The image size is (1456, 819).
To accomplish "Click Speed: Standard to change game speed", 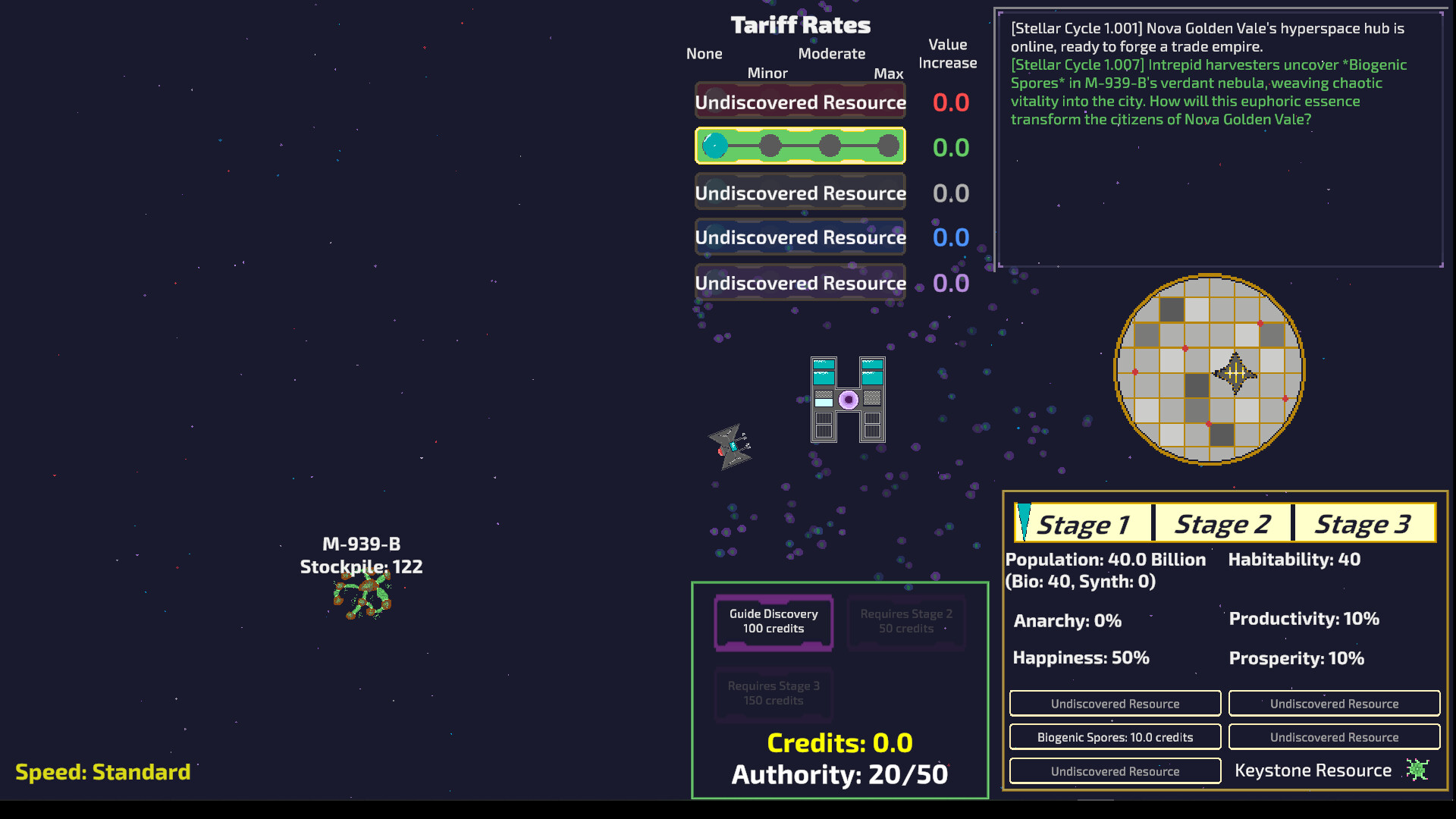I will (103, 772).
